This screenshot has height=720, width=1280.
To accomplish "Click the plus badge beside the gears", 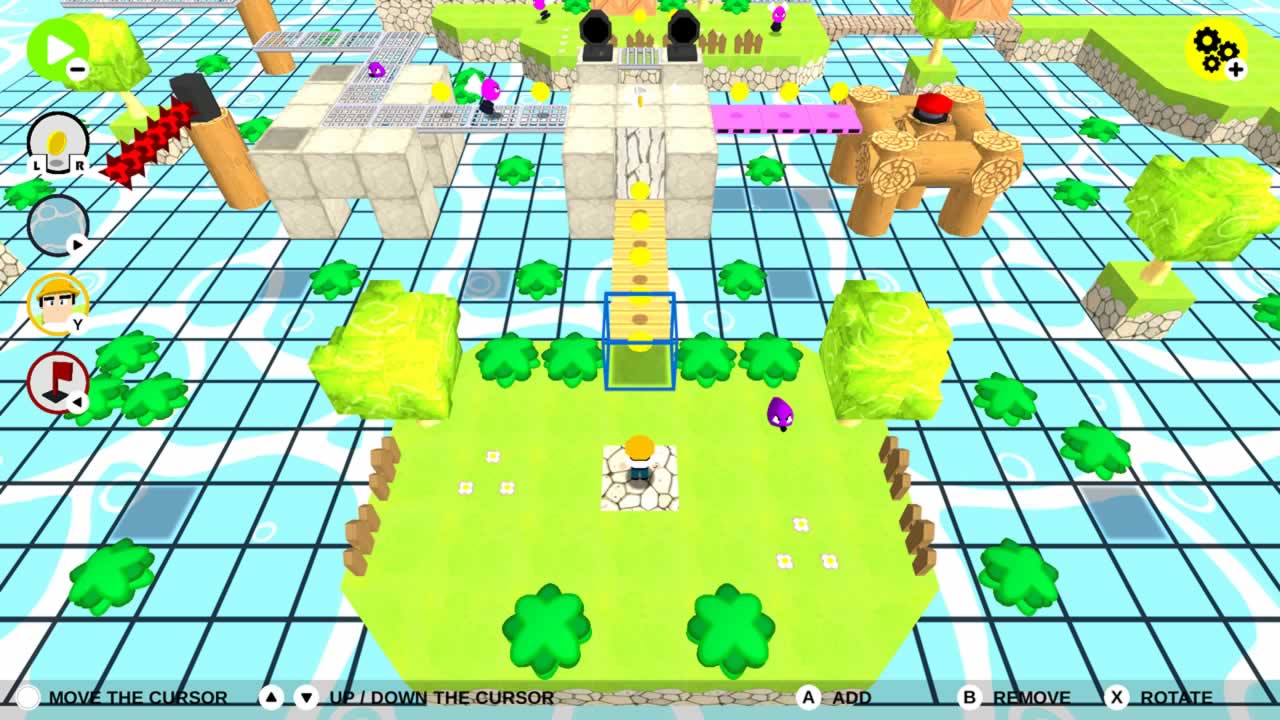I will pos(1238,68).
